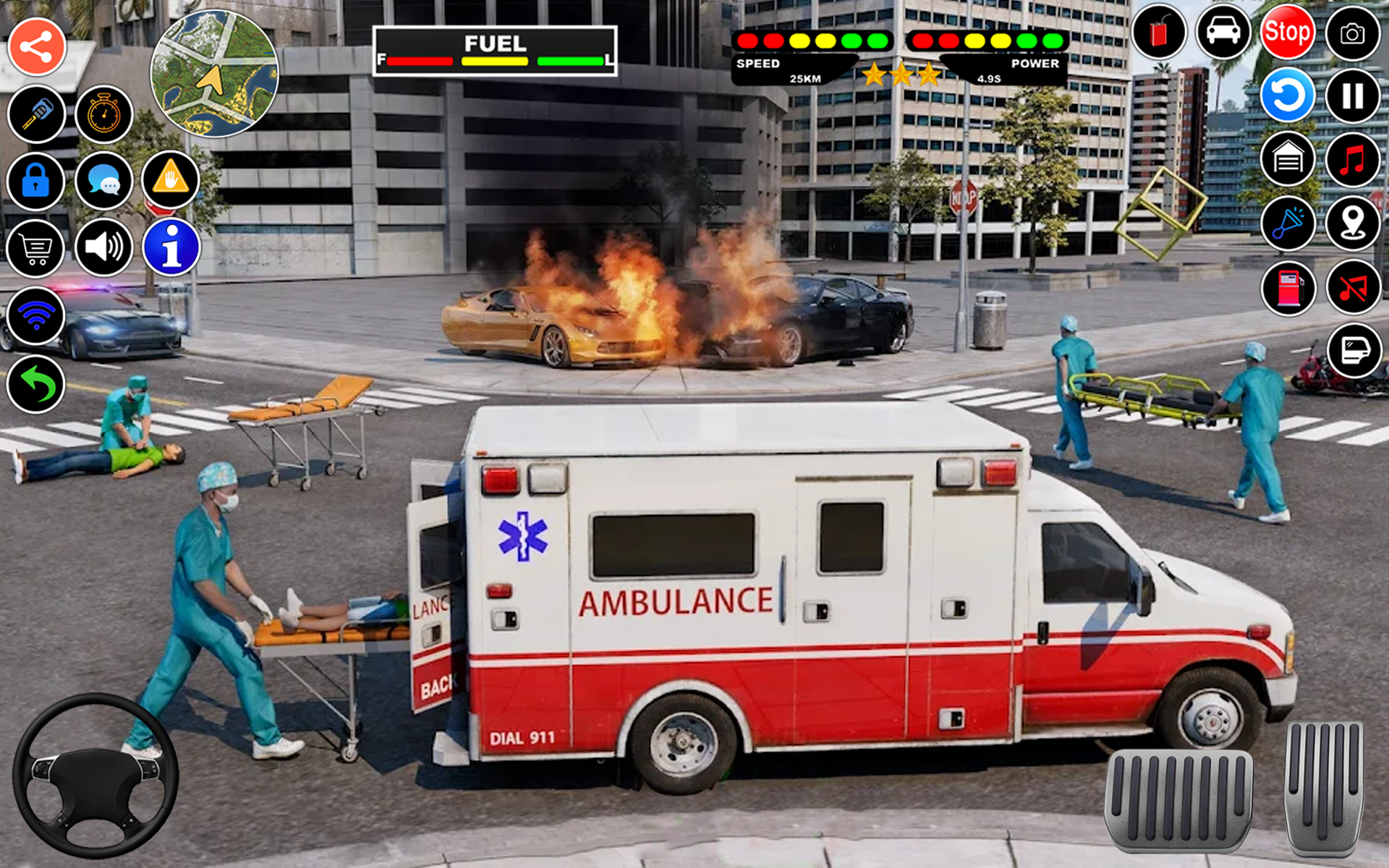1389x868 pixels.
Task: Activate the fuel pump refill icon
Action: tap(1288, 289)
